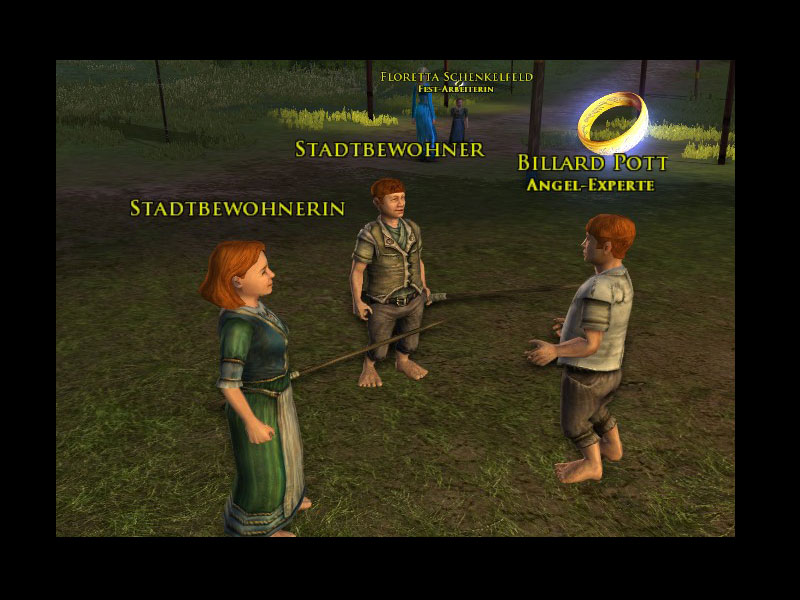Select the Stadtbewohnerin nameplate
Screen dimensions: 800x600
(x=237, y=208)
